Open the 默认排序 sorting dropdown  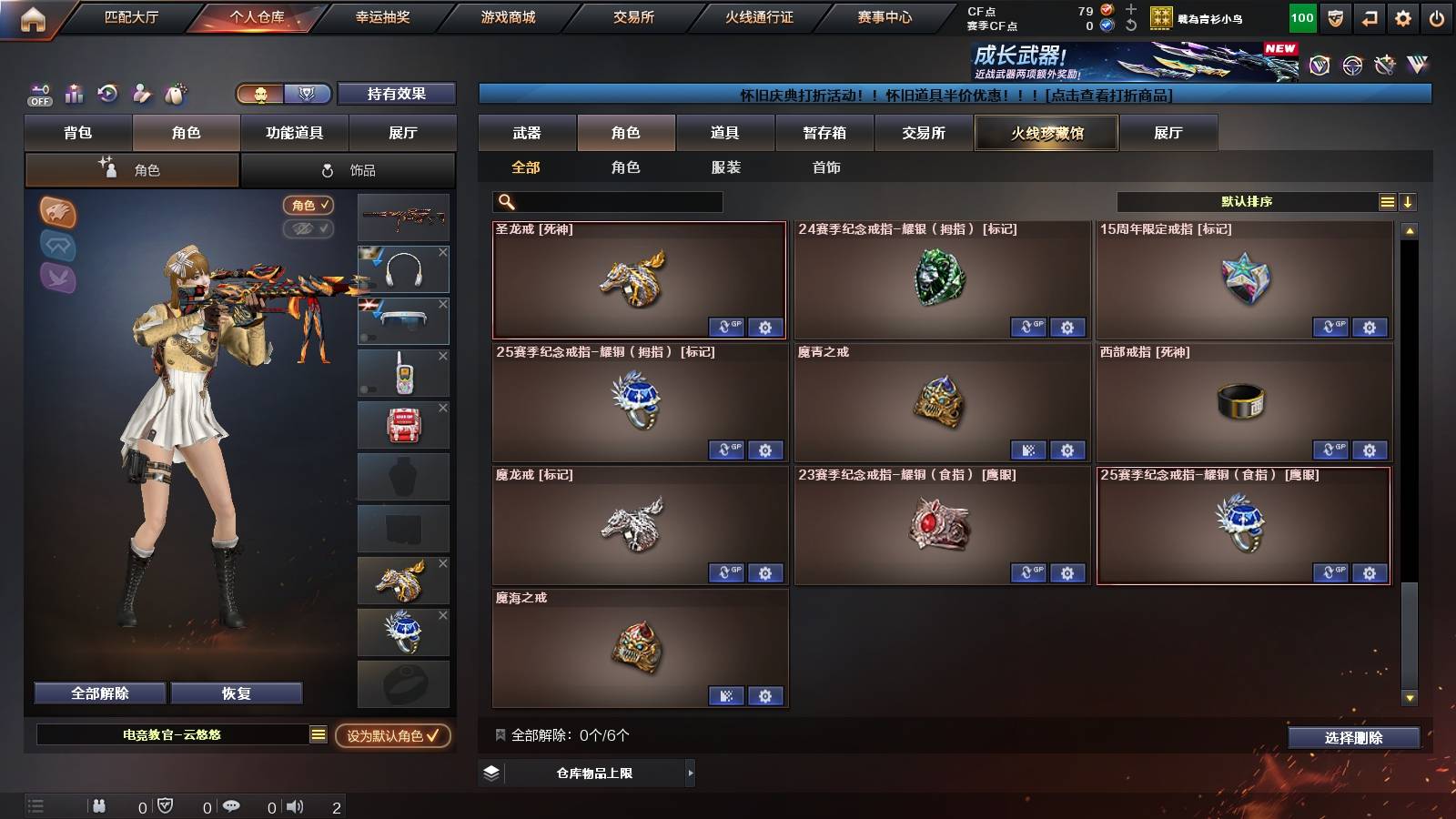pyautogui.click(x=1247, y=201)
